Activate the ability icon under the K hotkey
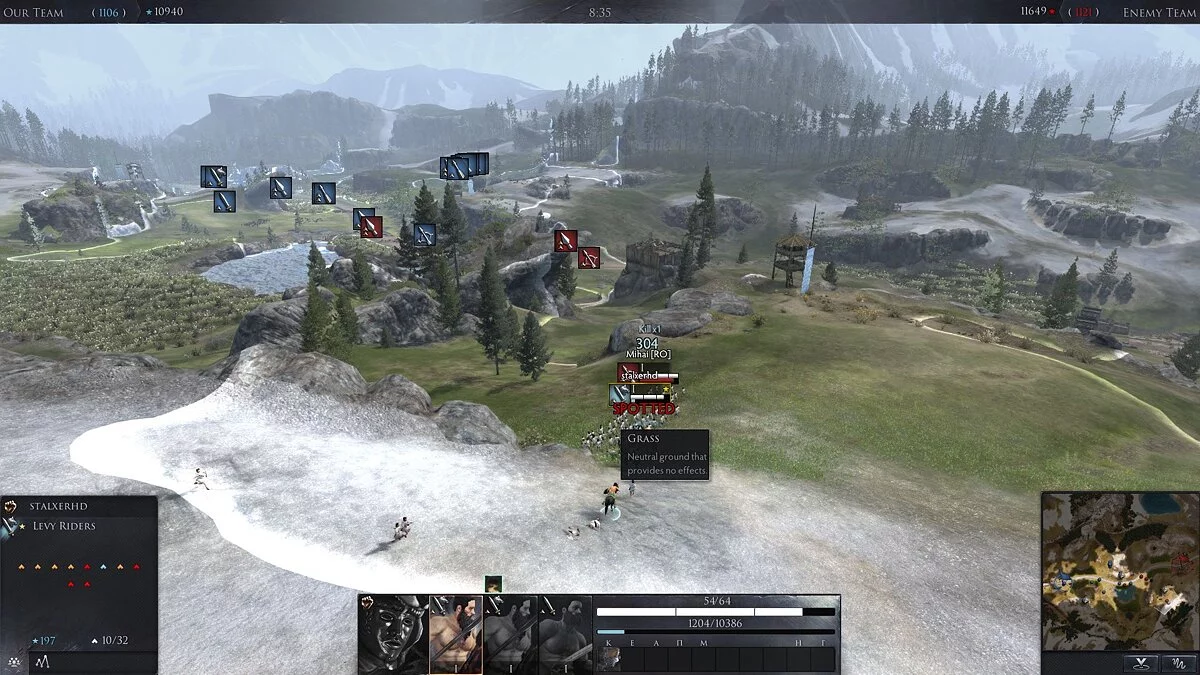Viewport: 1200px width, 675px height. (x=609, y=658)
